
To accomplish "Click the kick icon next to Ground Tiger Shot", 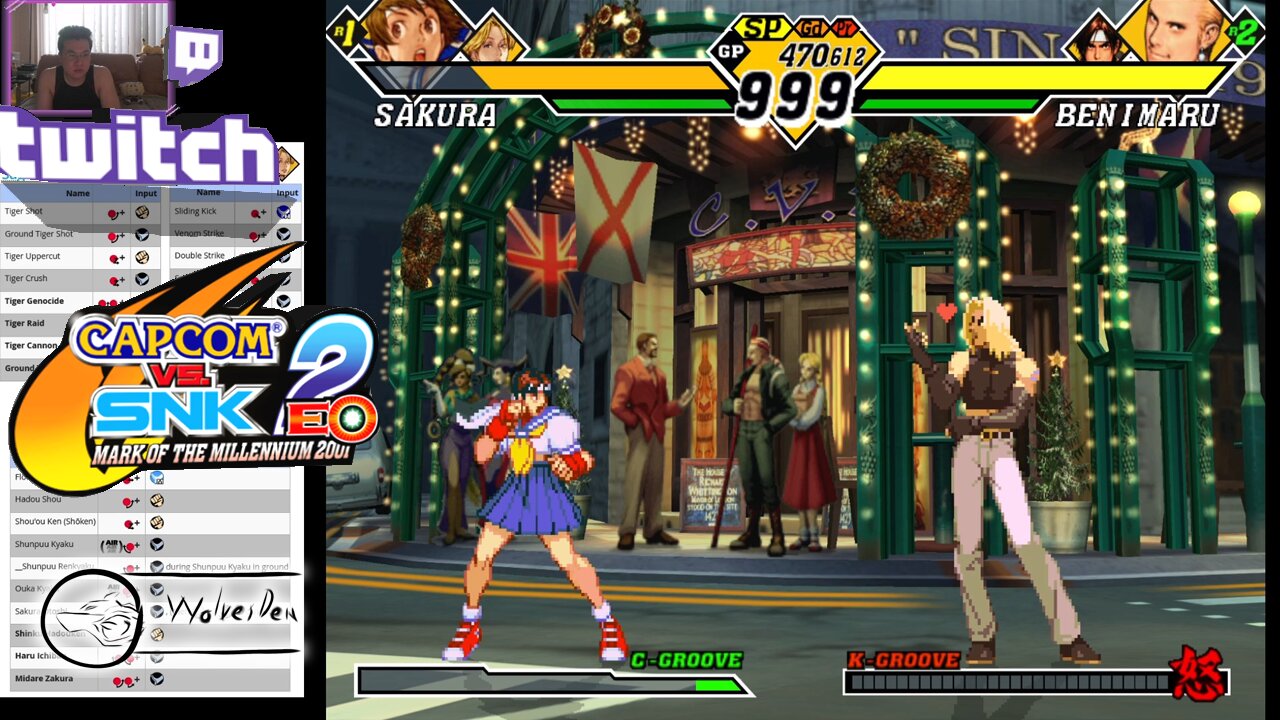I will [x=143, y=234].
